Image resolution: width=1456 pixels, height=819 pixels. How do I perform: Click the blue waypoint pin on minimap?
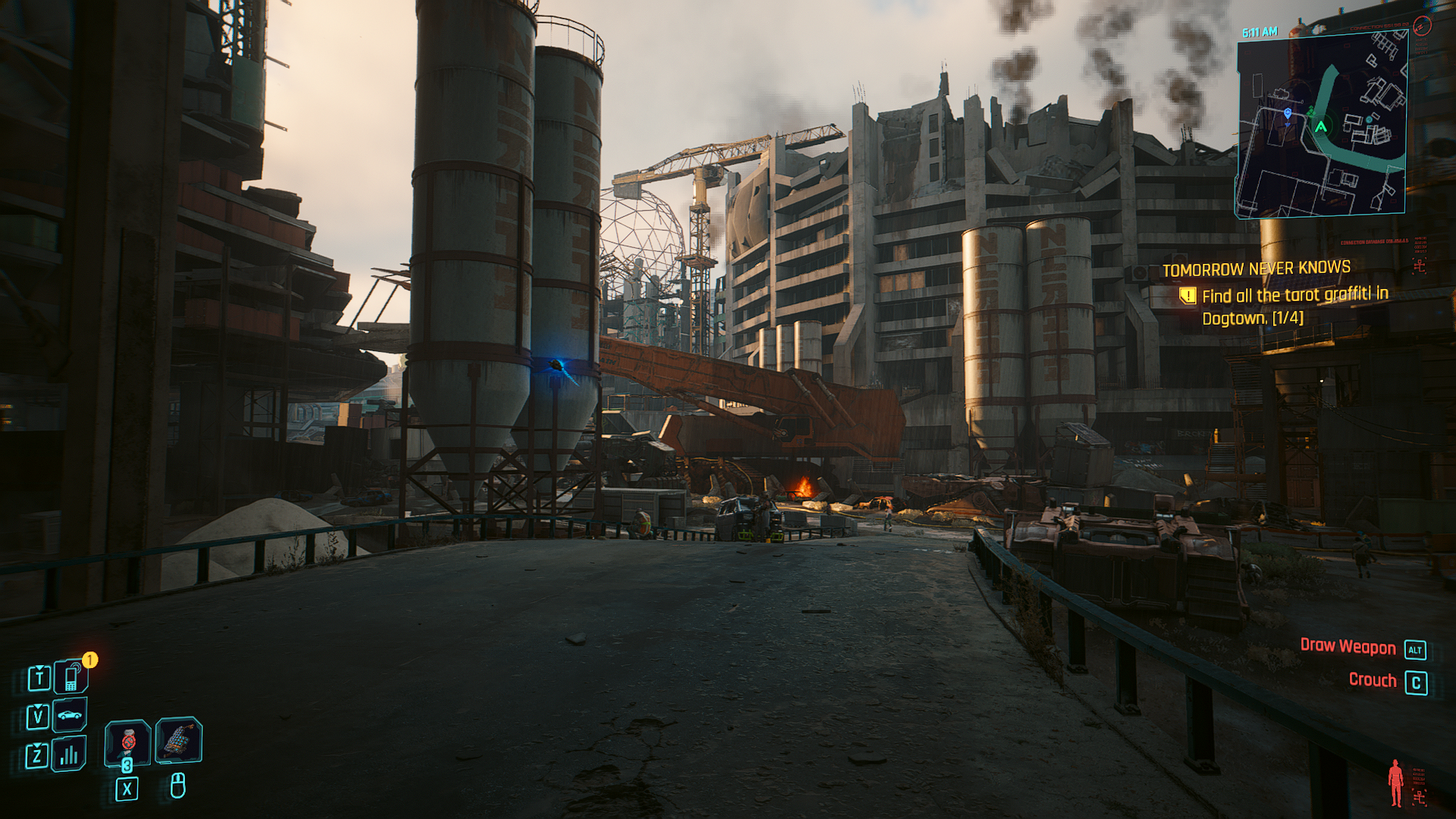tap(1288, 114)
